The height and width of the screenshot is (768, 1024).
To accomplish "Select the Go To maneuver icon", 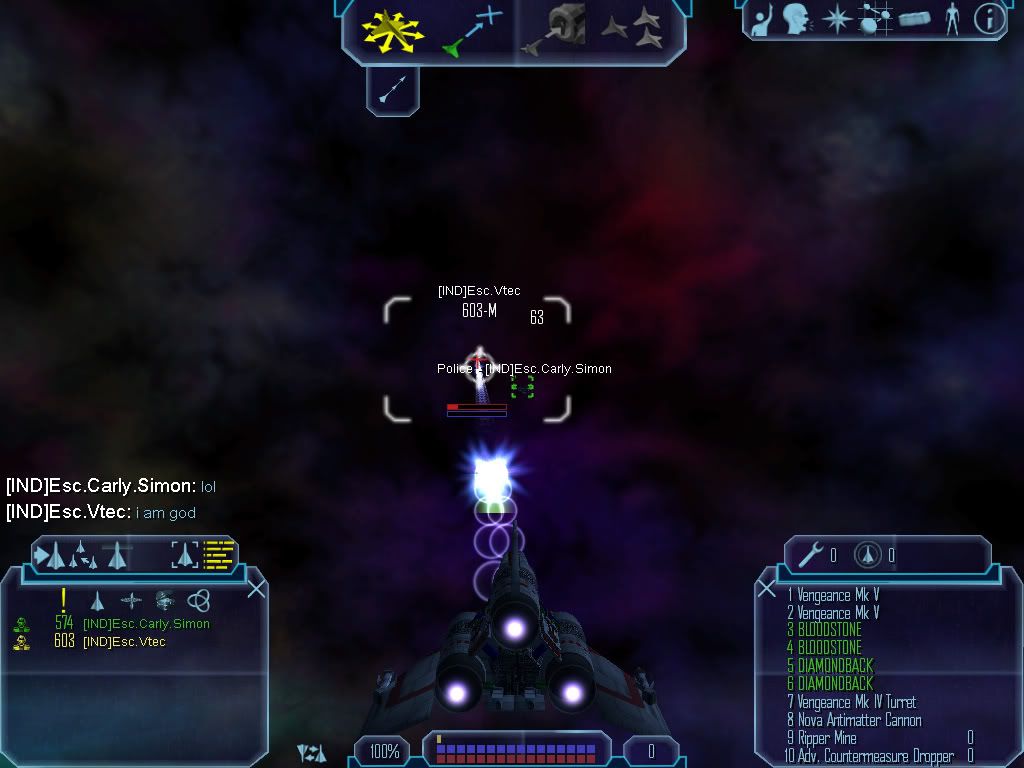I will coord(472,30).
